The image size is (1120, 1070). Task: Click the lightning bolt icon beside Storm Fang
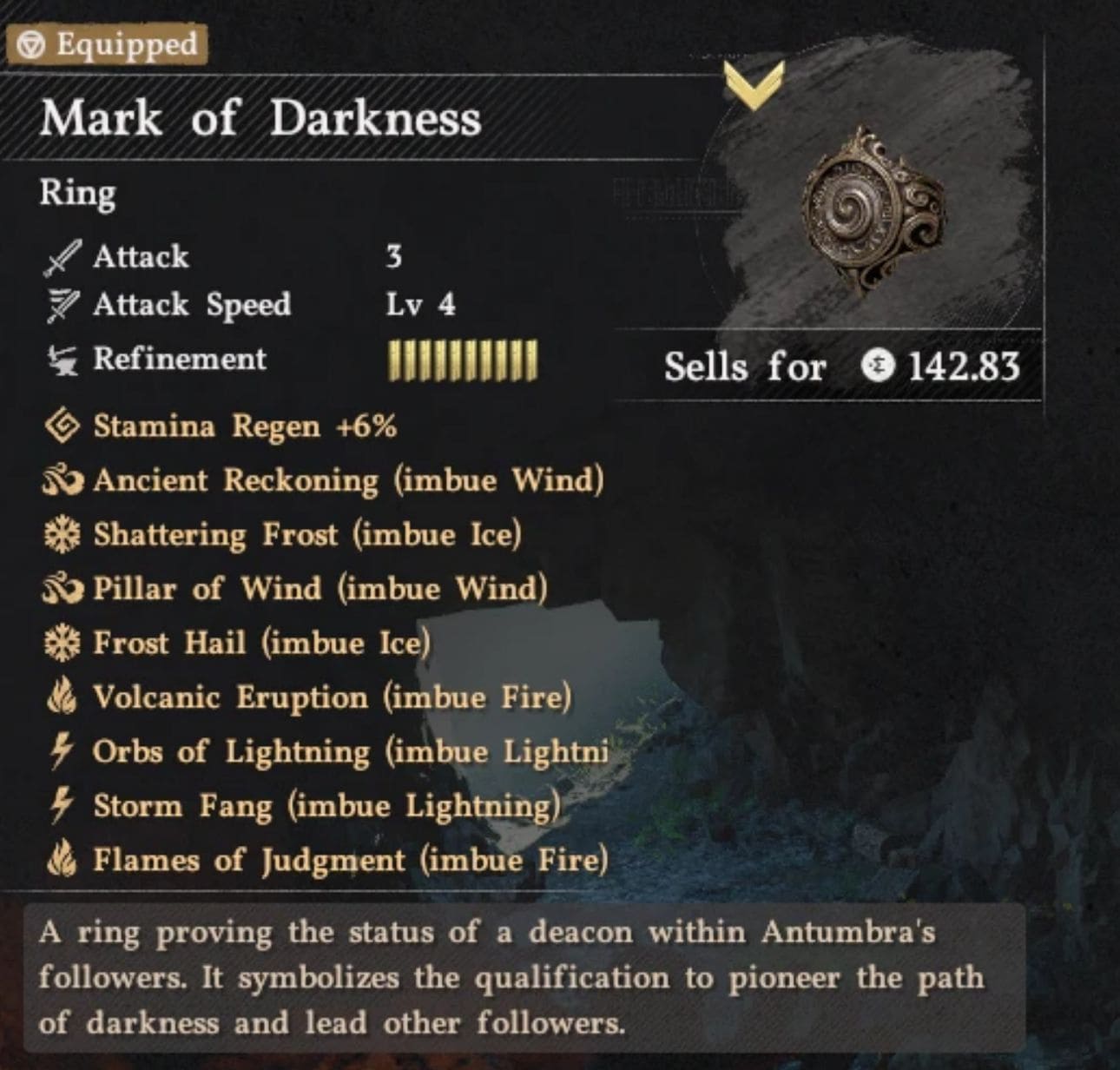point(61,806)
